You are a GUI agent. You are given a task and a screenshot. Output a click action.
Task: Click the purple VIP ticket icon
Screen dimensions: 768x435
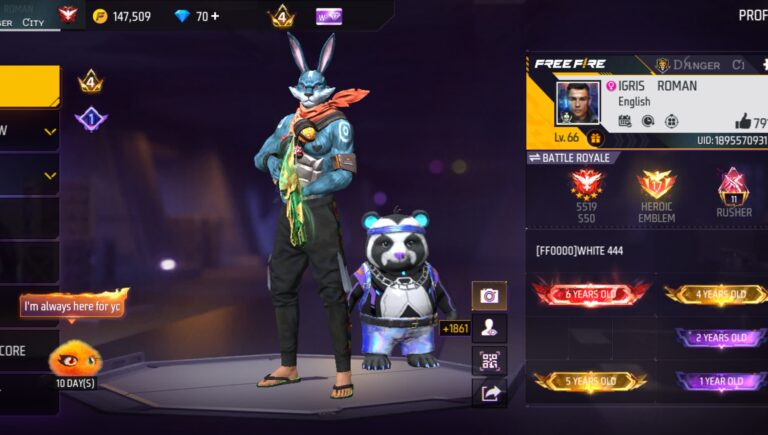(329, 16)
